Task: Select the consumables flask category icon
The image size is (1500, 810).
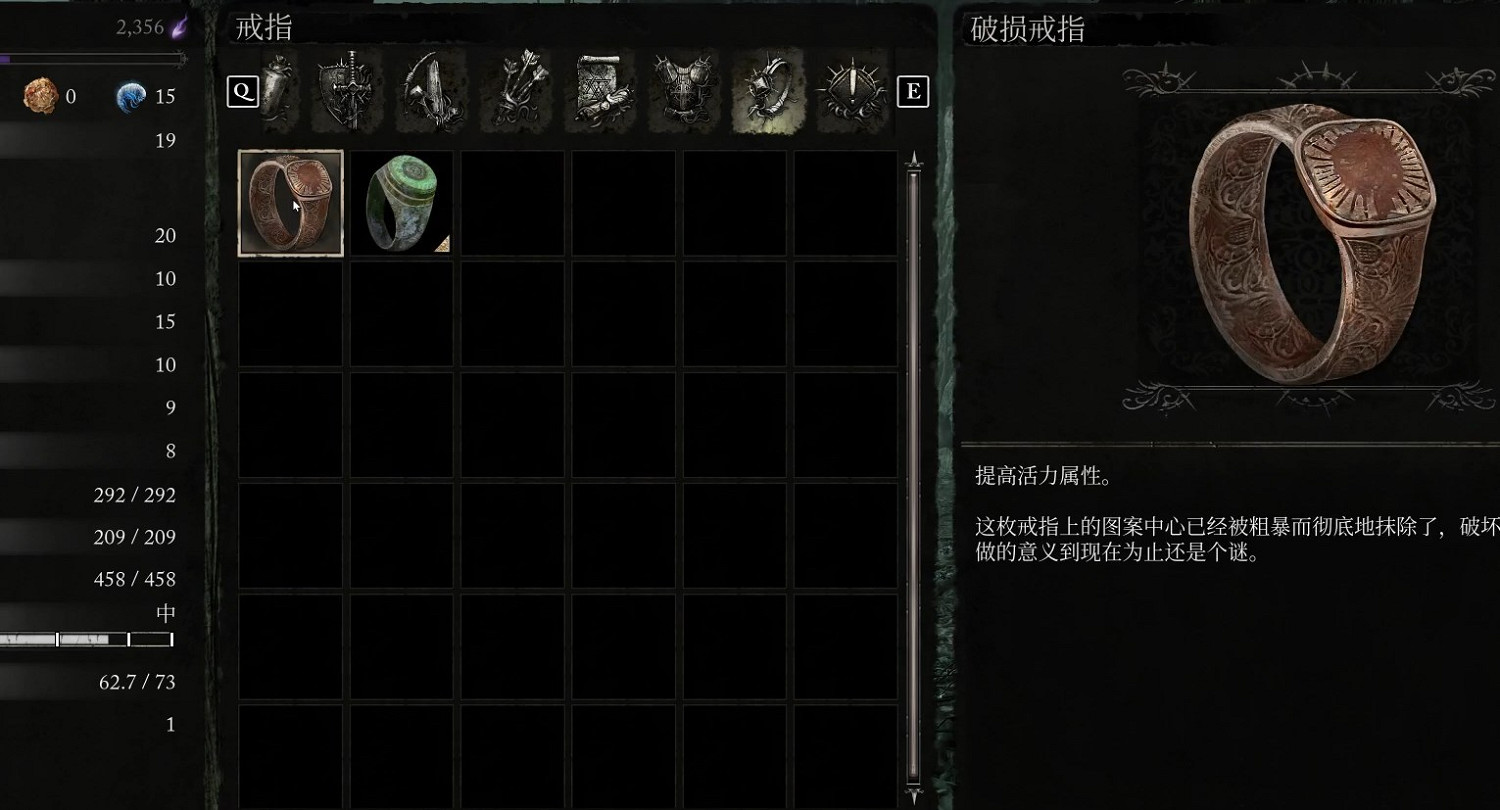Action: point(277,90)
